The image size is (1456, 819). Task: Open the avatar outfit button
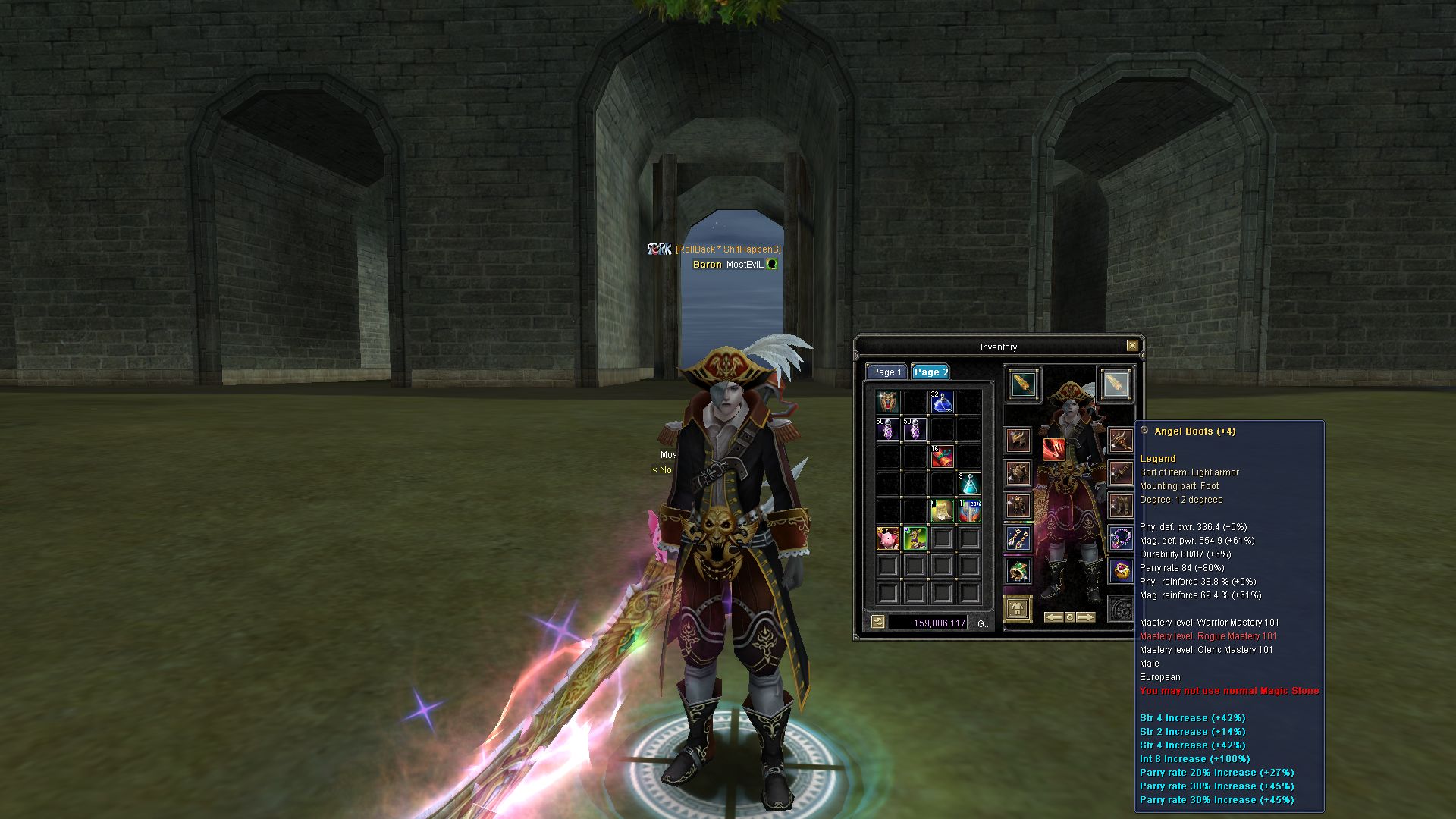(x=1018, y=608)
